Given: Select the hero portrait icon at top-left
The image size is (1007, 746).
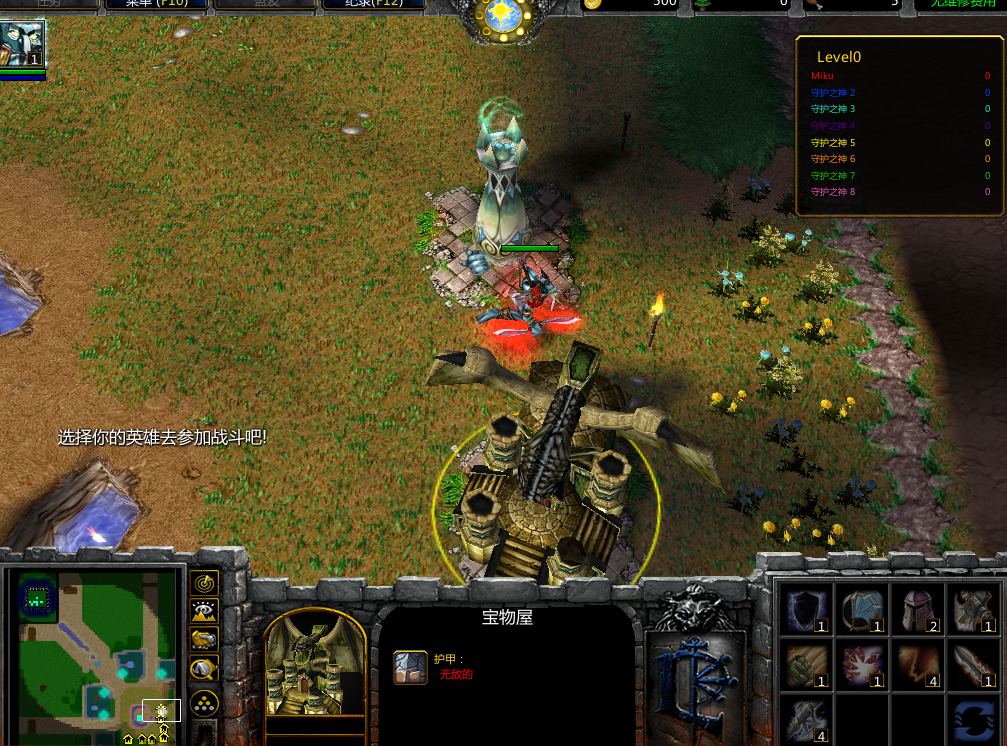Looking at the screenshot, I should click(21, 44).
